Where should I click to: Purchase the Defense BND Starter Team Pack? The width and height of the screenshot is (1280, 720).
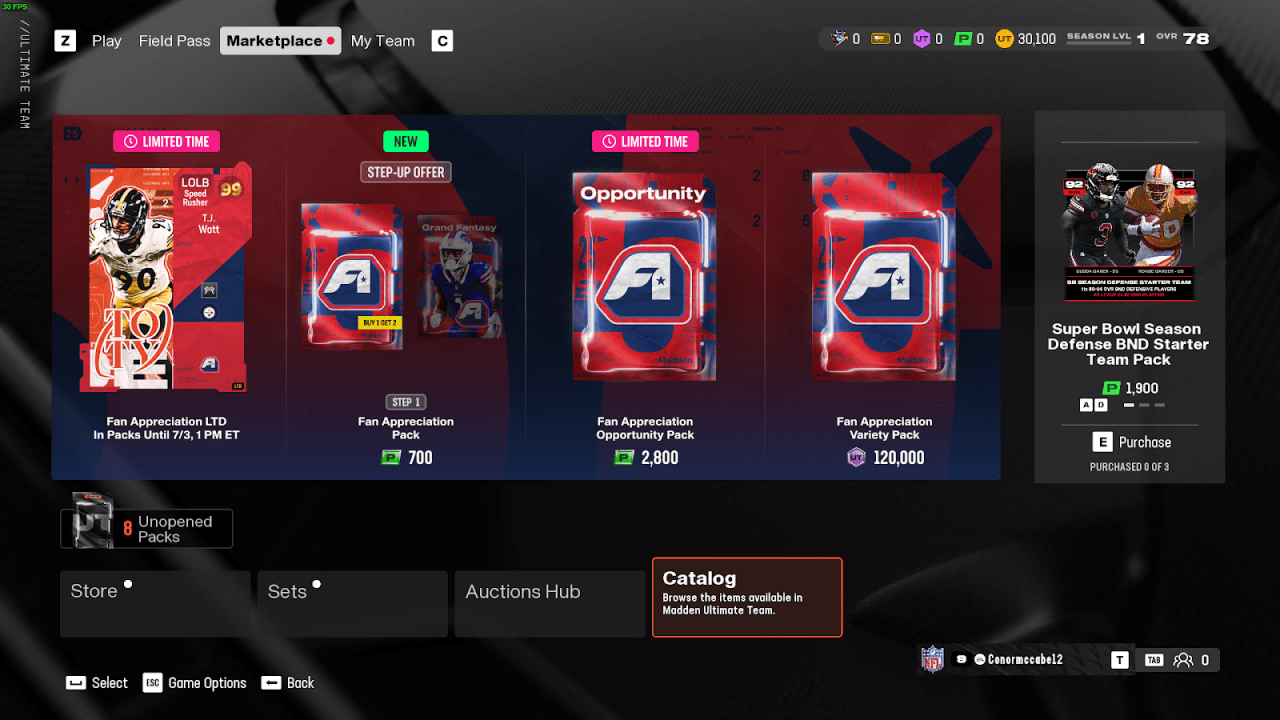[1130, 442]
